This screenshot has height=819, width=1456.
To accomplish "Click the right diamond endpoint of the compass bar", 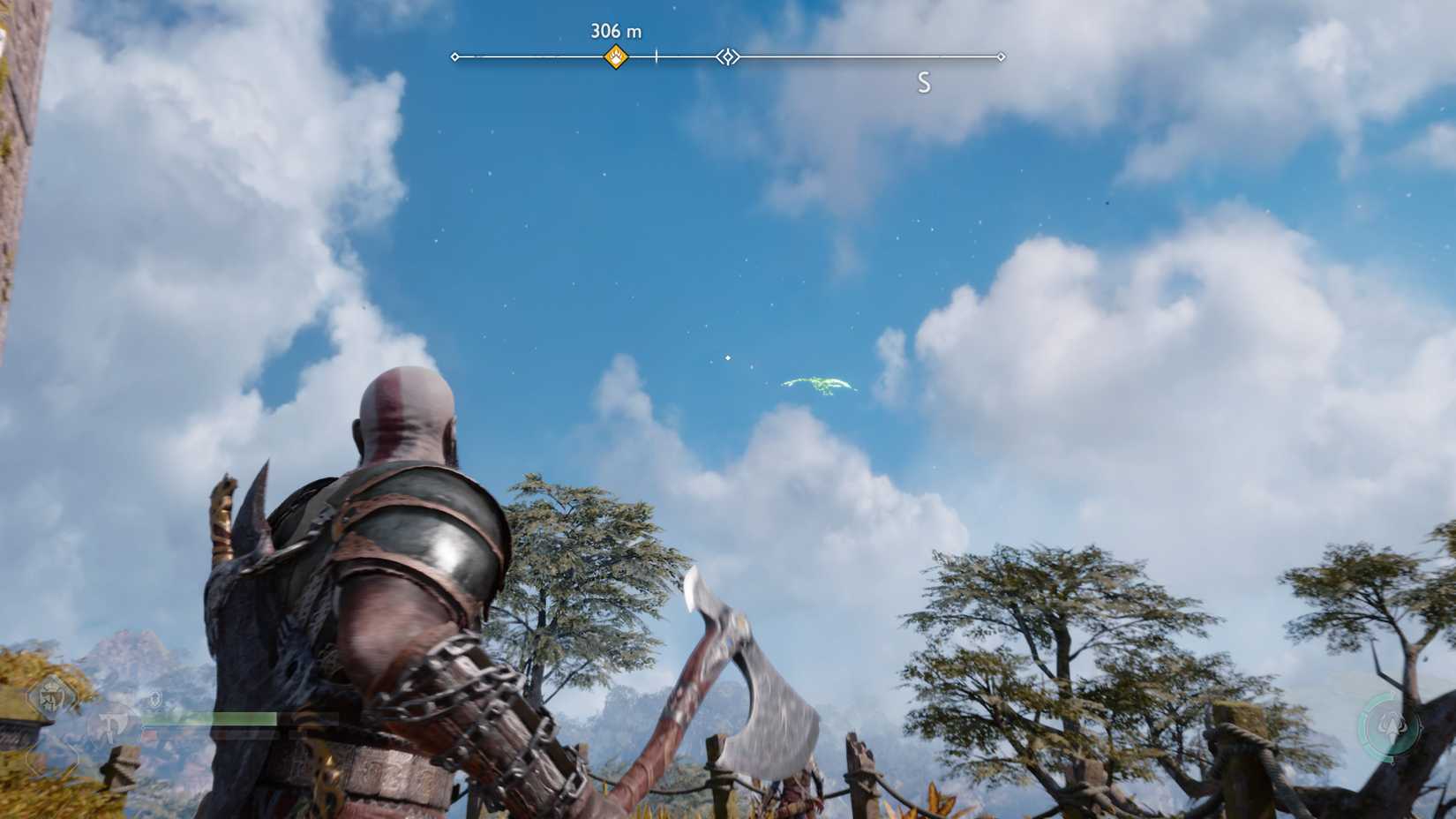I will [1002, 56].
